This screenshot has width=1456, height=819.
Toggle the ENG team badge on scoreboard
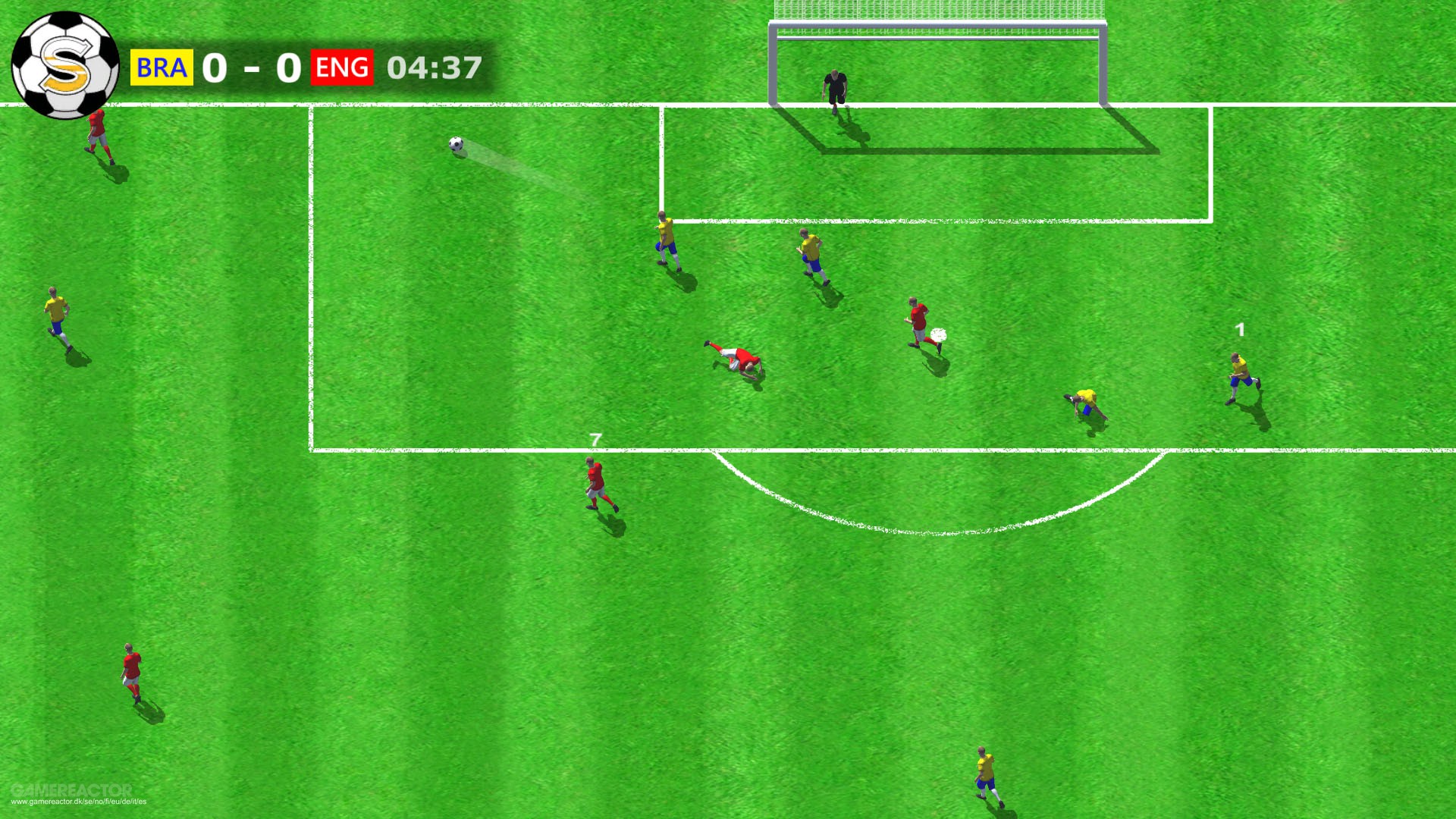pyautogui.click(x=342, y=68)
